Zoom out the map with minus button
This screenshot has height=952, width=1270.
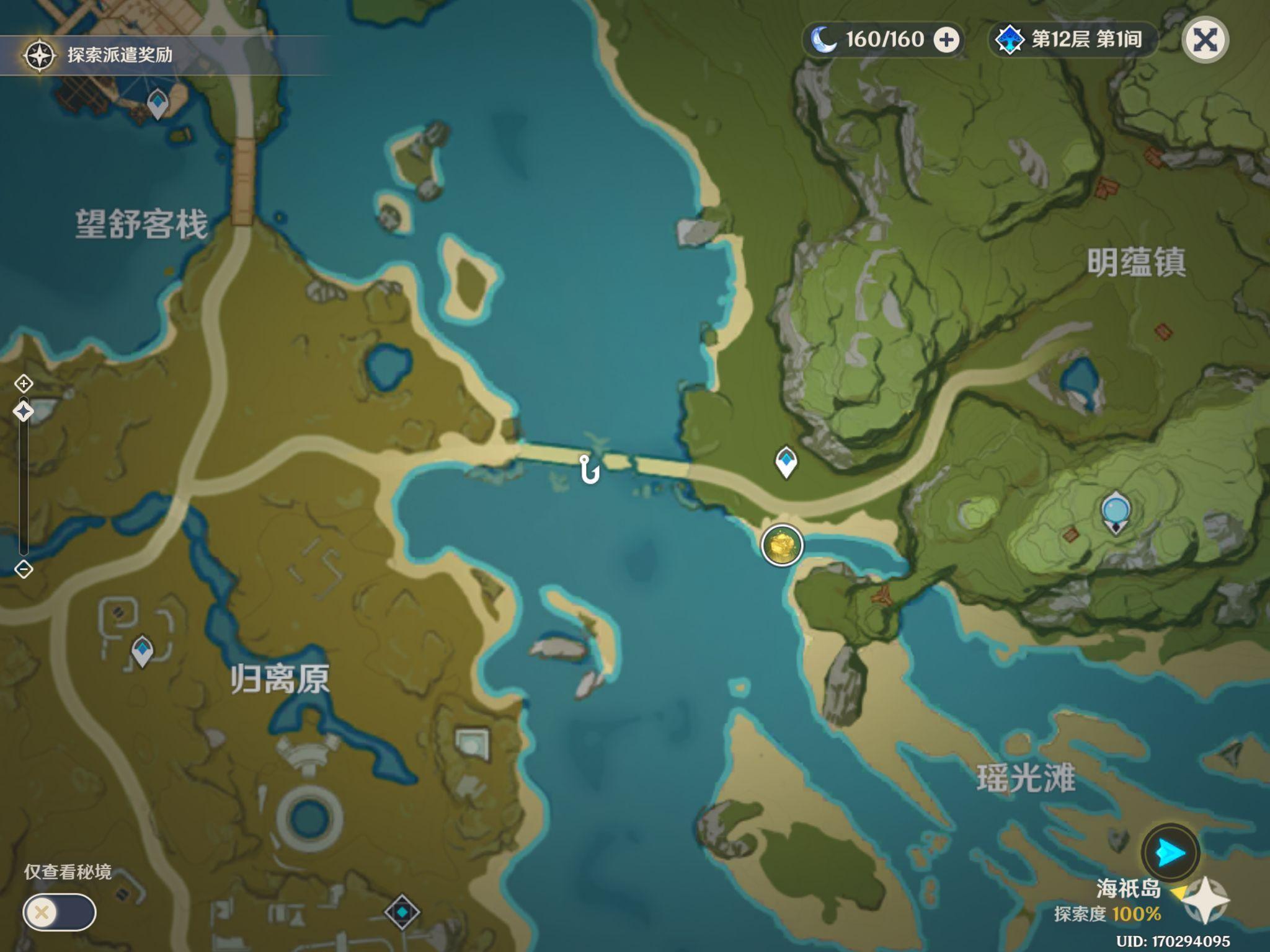point(24,569)
